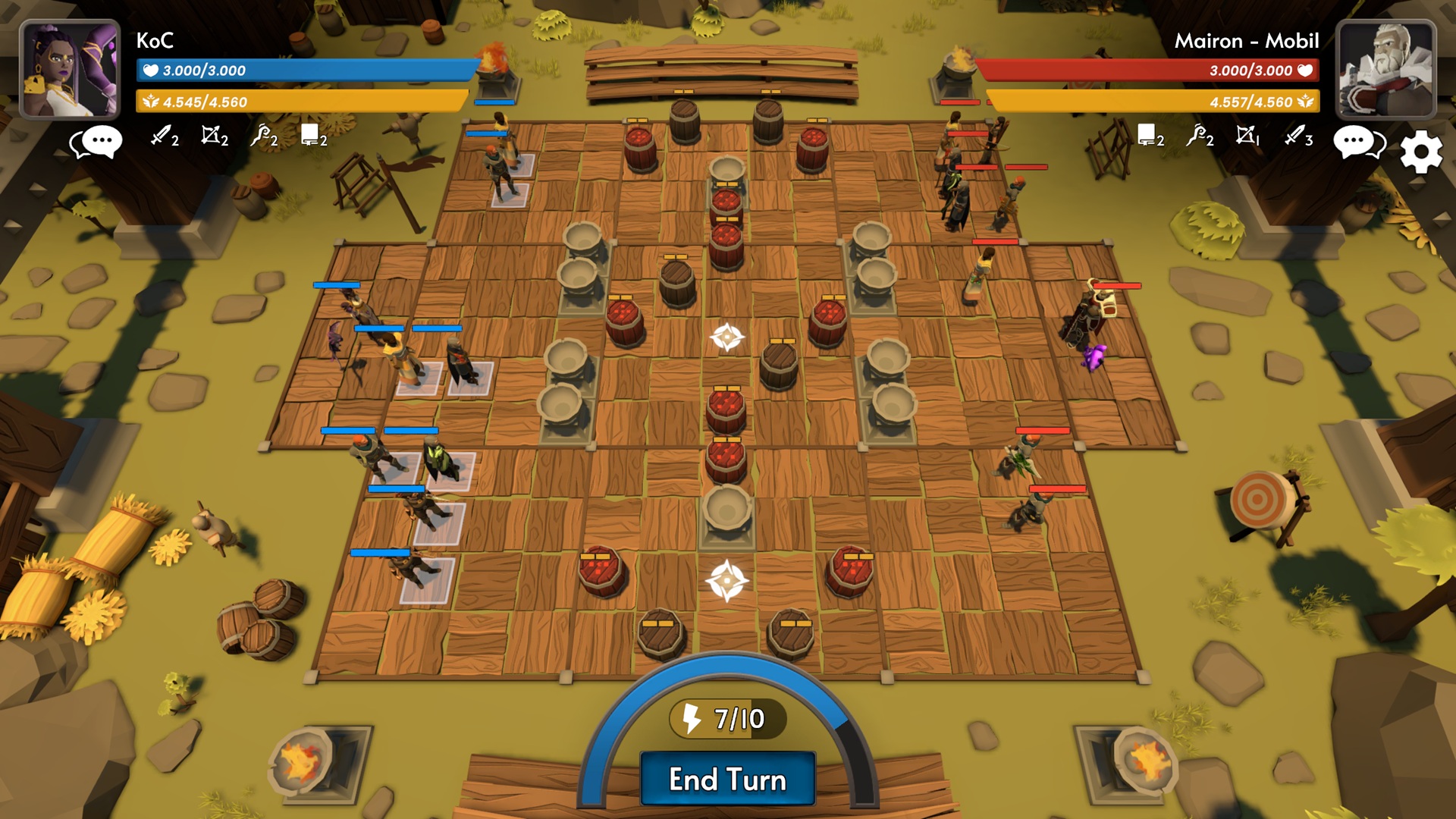
Task: Open the chat bubble under KoC's portrait
Action: click(x=99, y=140)
